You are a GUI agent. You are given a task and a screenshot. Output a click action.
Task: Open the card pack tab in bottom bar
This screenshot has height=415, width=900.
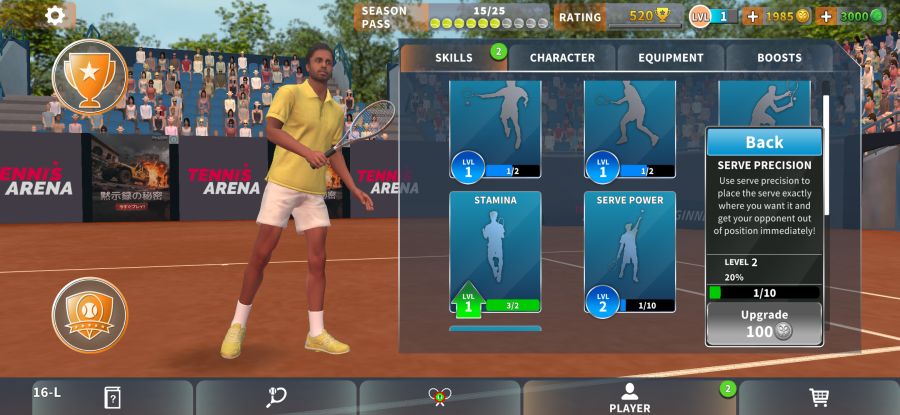(x=112, y=398)
